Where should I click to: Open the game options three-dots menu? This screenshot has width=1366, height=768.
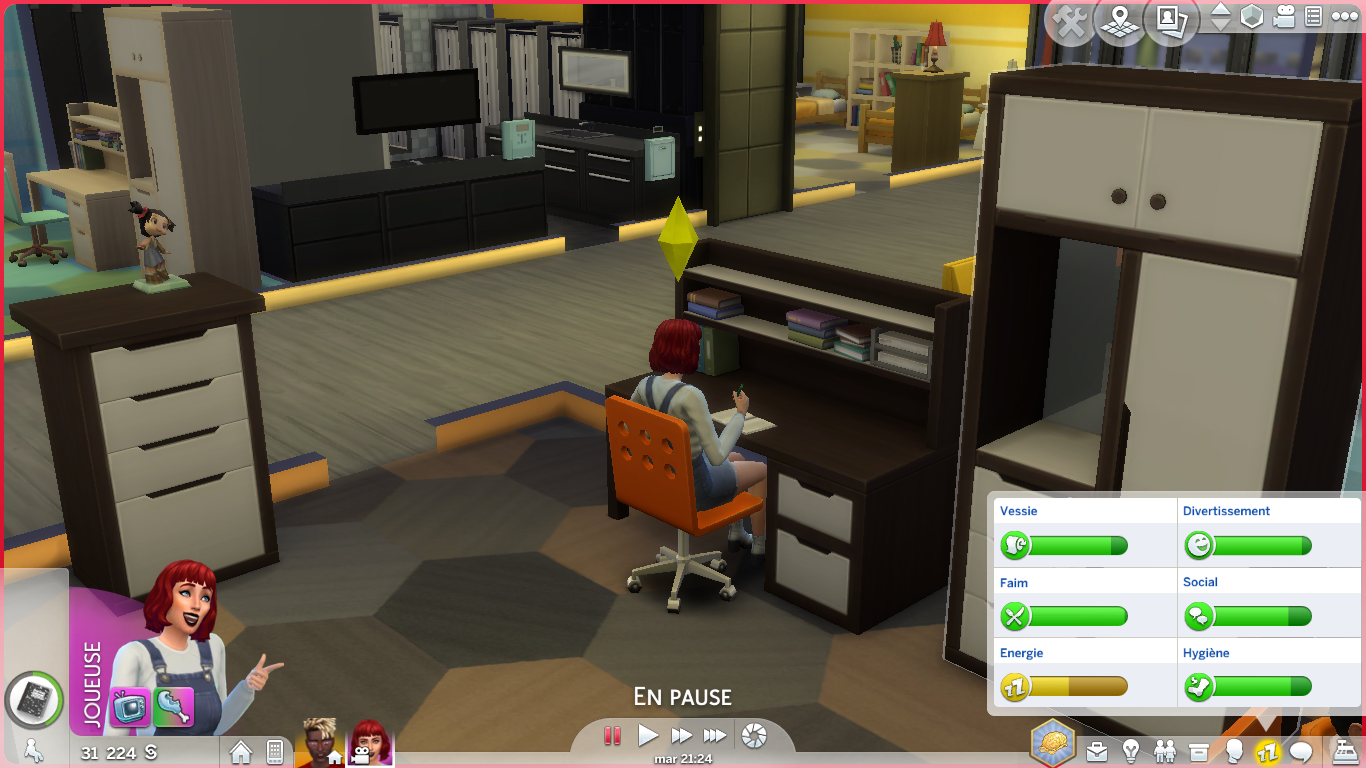point(1343,17)
